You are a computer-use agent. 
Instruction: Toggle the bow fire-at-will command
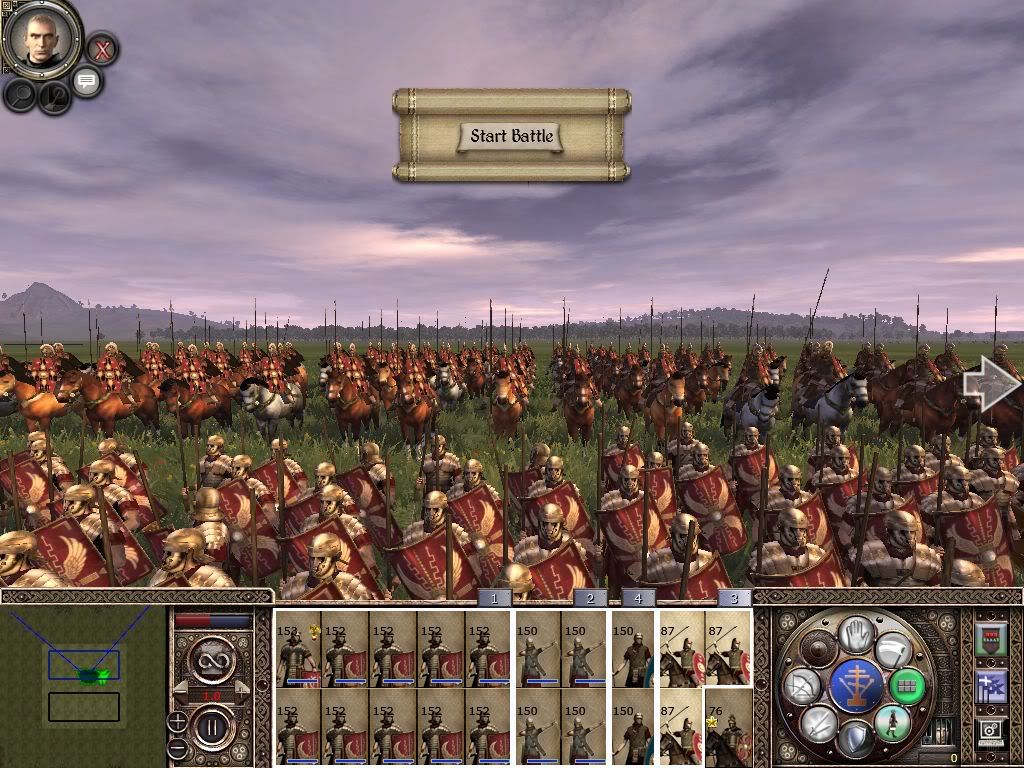point(803,686)
